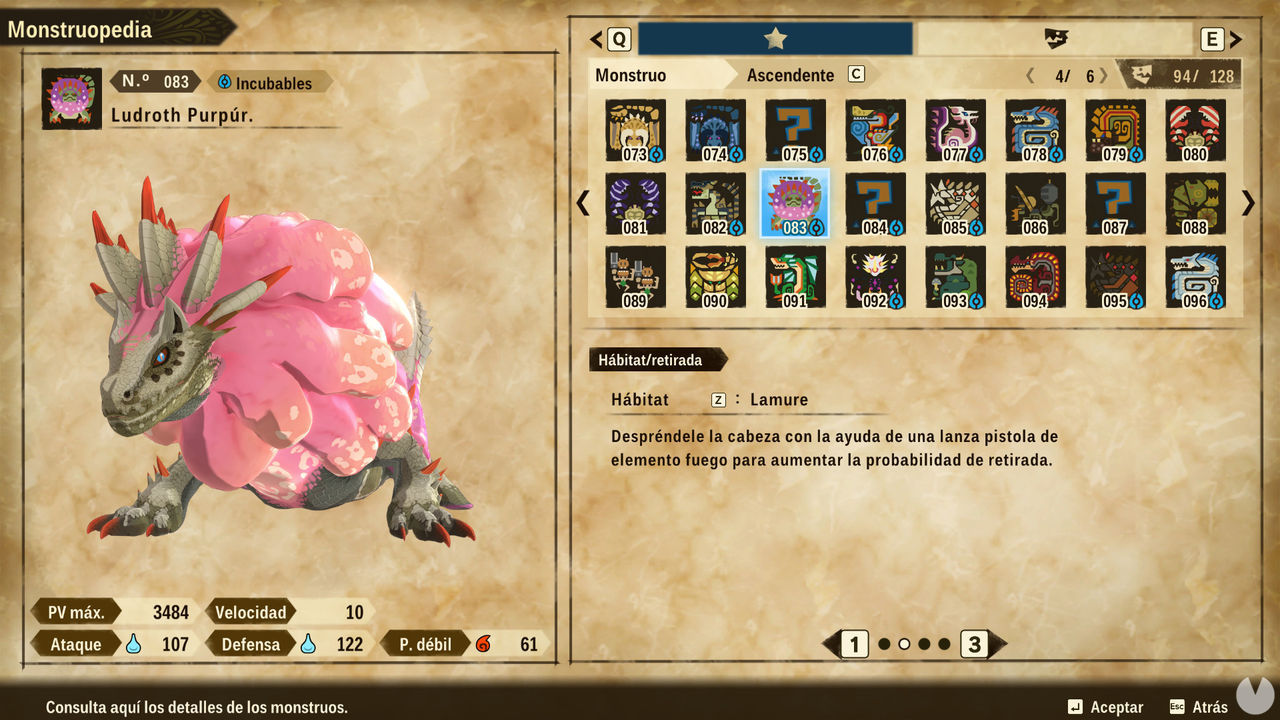The image size is (1280, 720).
Task: Open monster entry 096 at grid corner
Action: click(x=1195, y=276)
